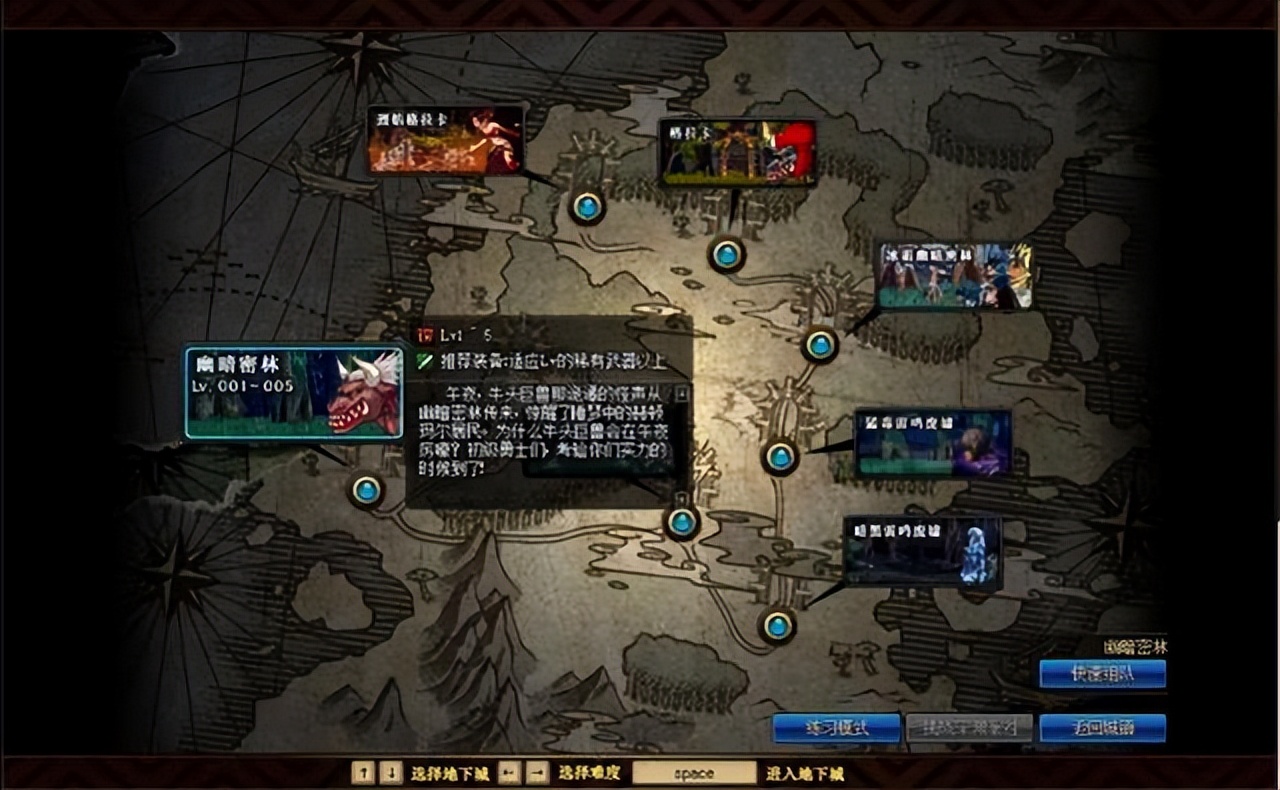Choose the blue node linked to 烈焰格拉卡
This screenshot has width=1280, height=790.
click(587, 207)
